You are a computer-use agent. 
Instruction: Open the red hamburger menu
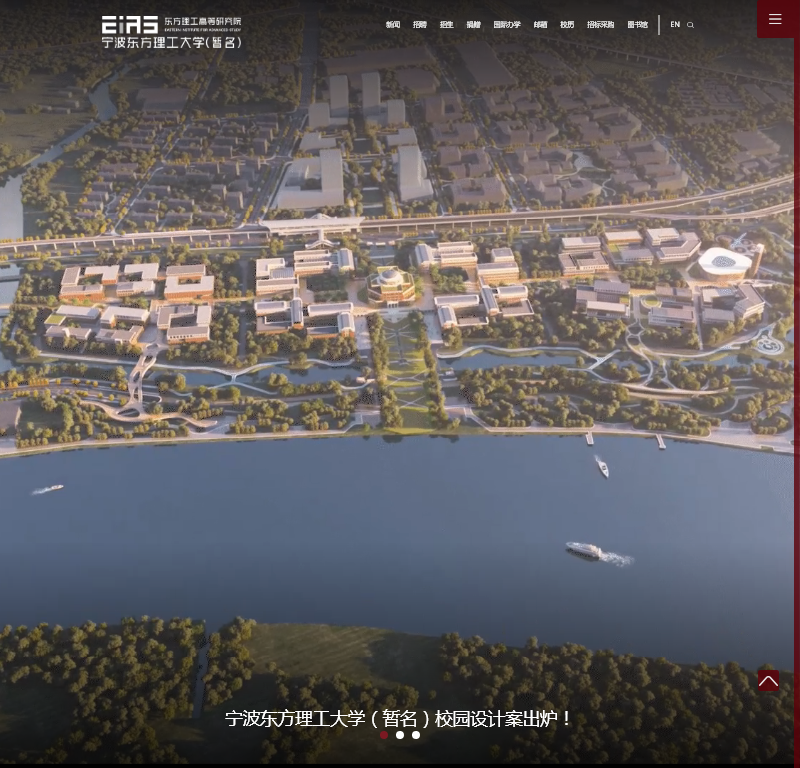point(776,19)
